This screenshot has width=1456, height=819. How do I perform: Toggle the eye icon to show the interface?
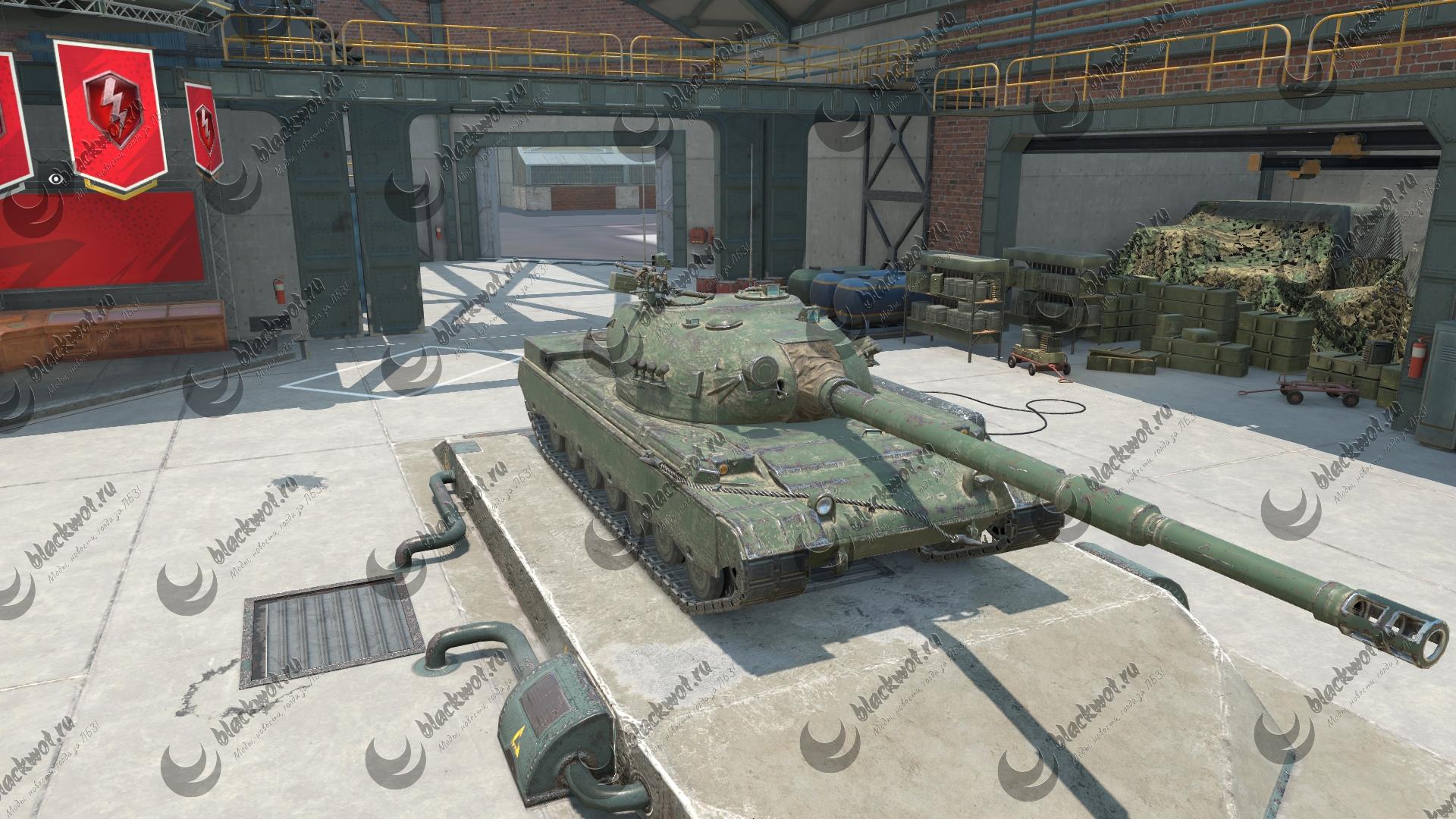coord(55,179)
